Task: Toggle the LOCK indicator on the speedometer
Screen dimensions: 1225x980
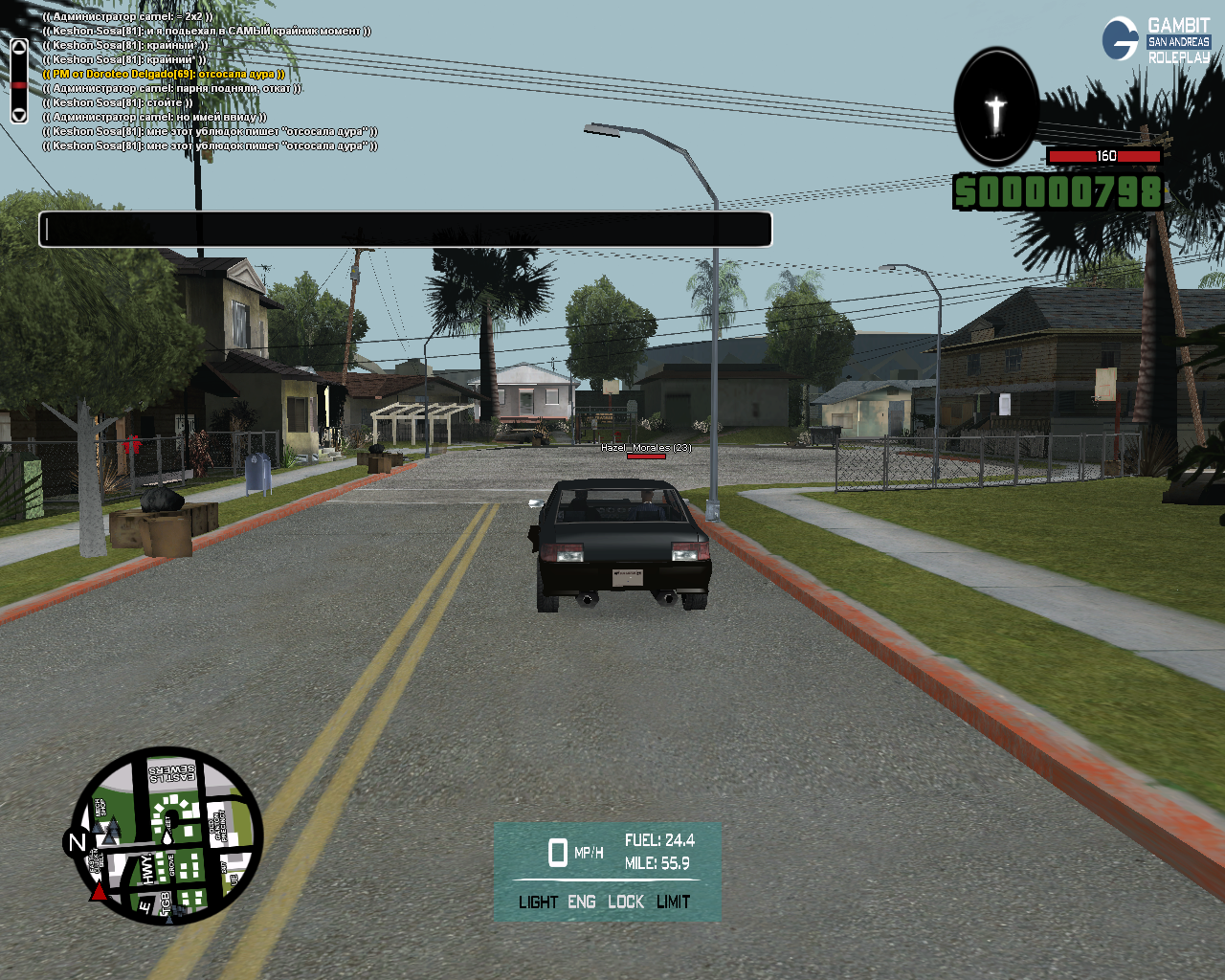Action: [x=626, y=902]
